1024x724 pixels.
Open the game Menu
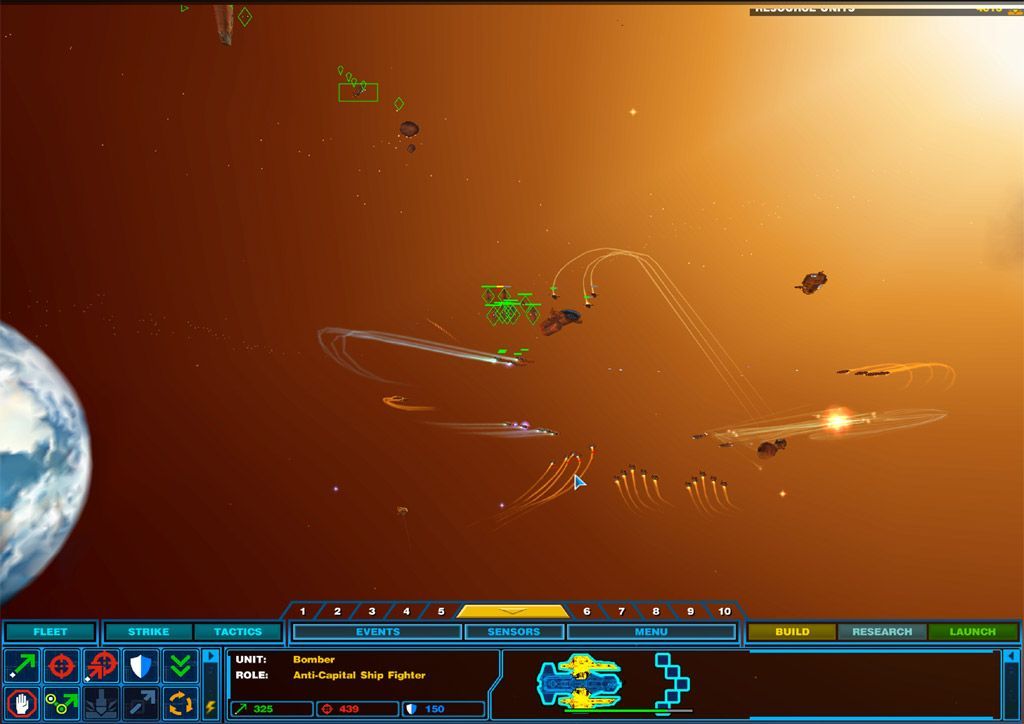(x=651, y=632)
